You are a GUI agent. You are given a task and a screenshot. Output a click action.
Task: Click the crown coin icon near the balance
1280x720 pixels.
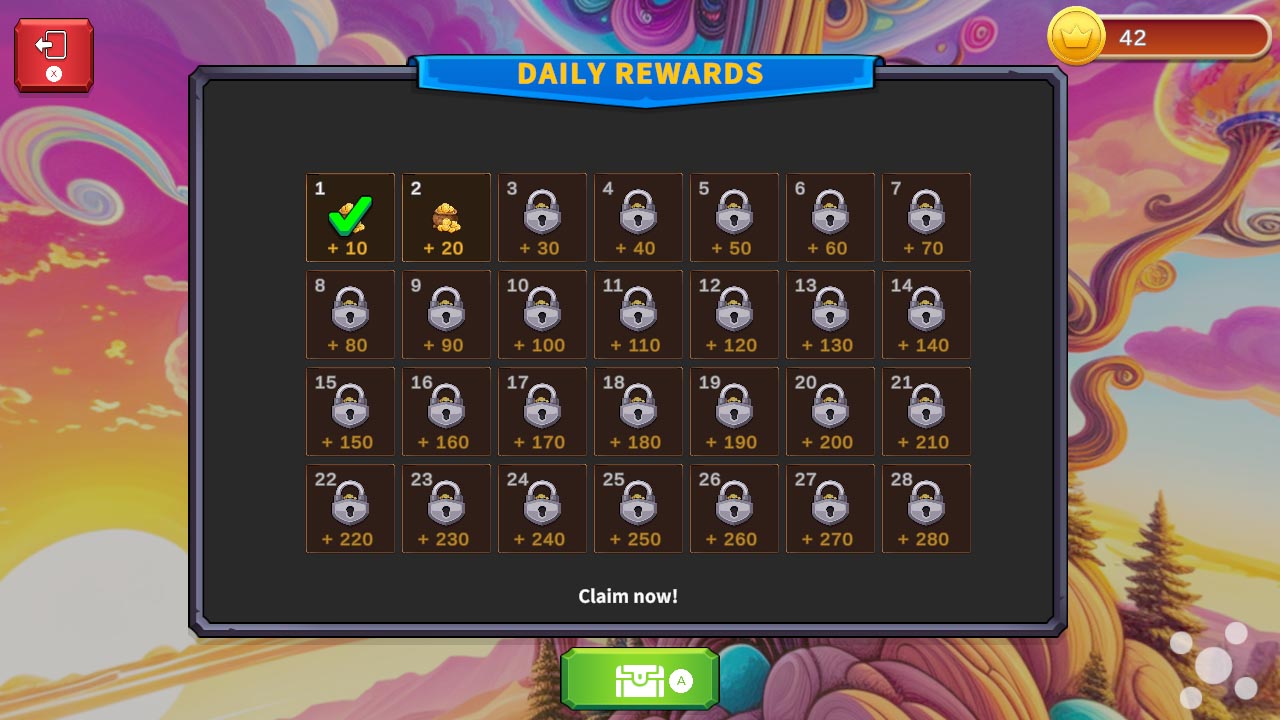pyautogui.click(x=1075, y=36)
